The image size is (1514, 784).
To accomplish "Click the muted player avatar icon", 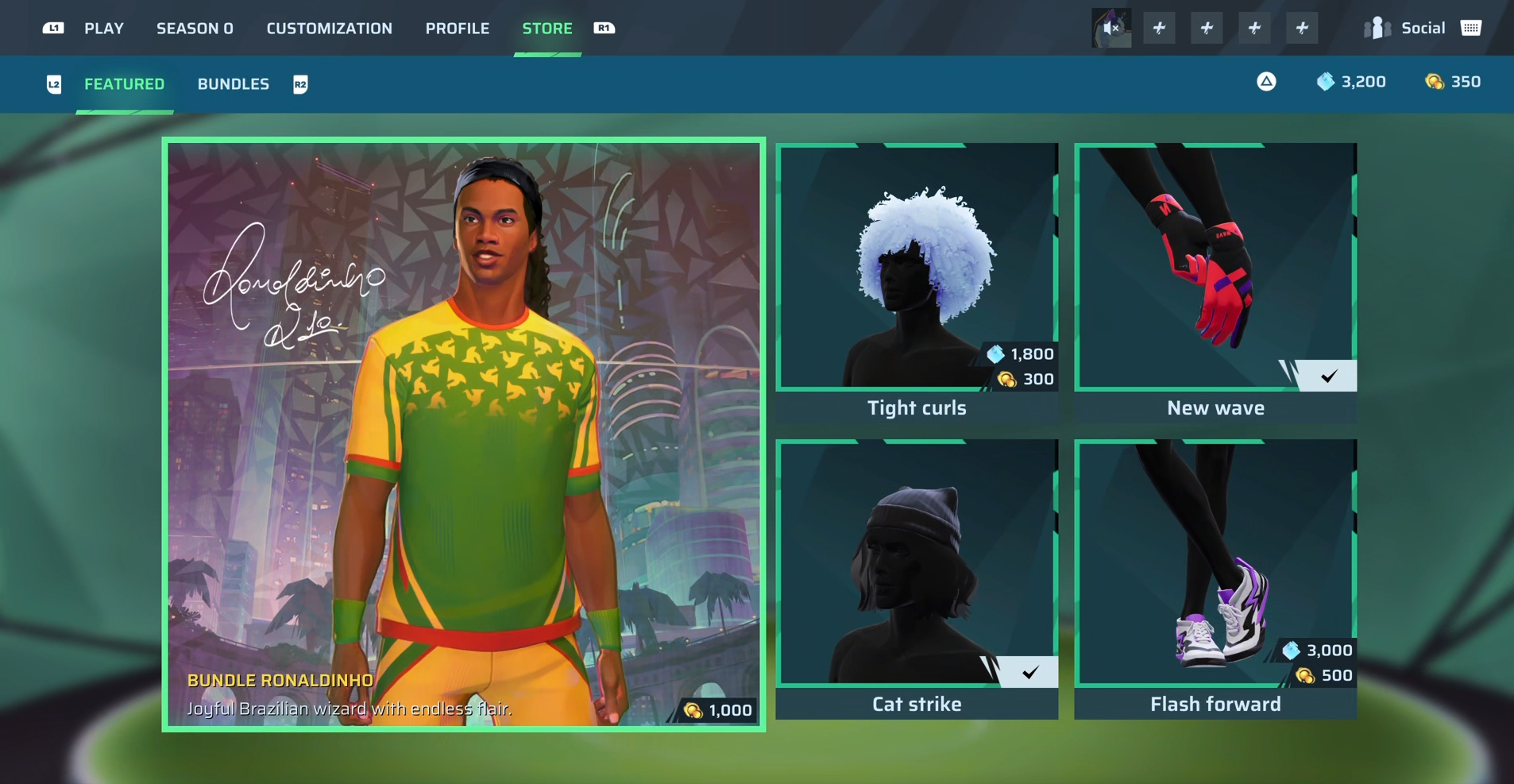I will [1110, 29].
